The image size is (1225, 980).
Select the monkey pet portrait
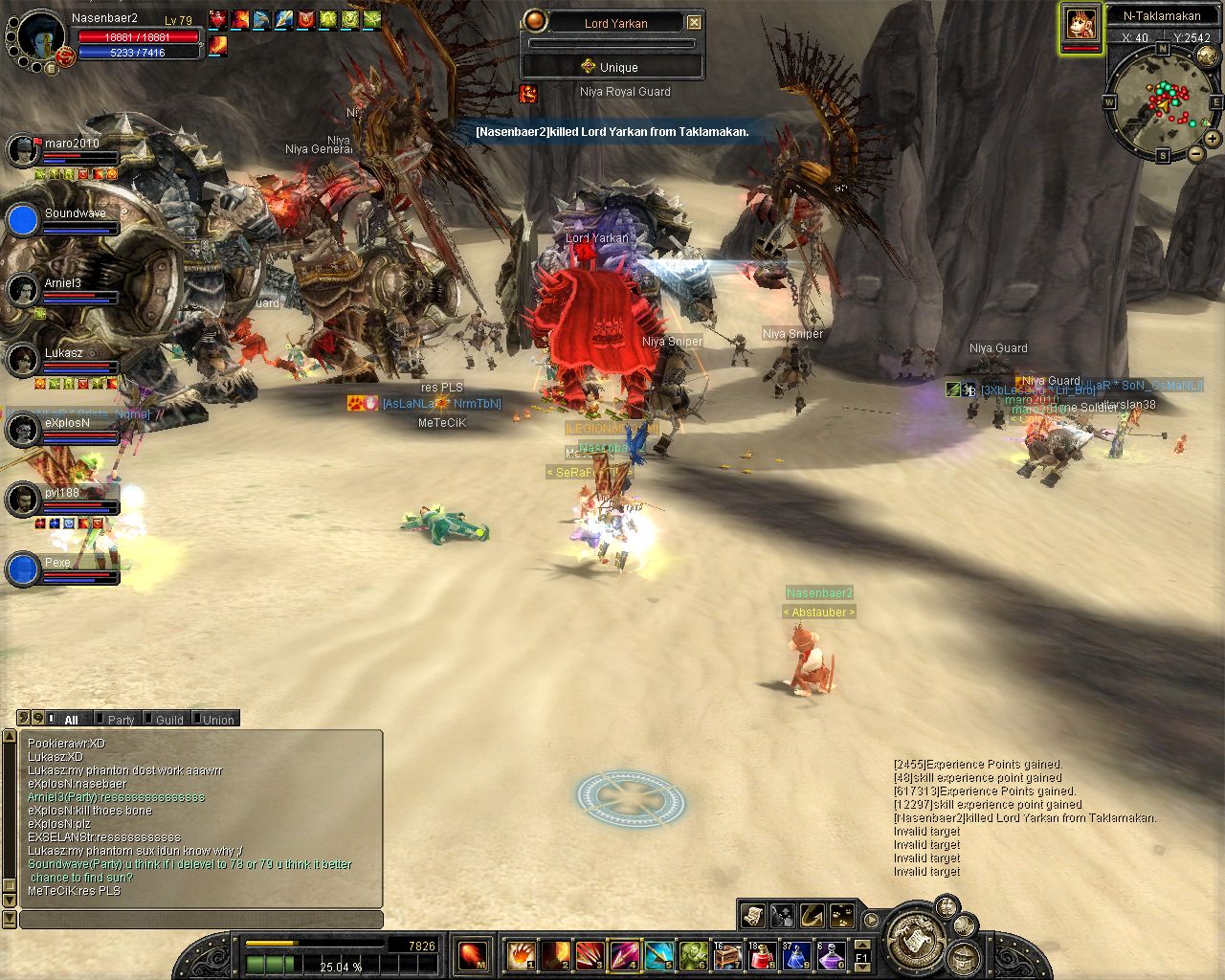1081,25
